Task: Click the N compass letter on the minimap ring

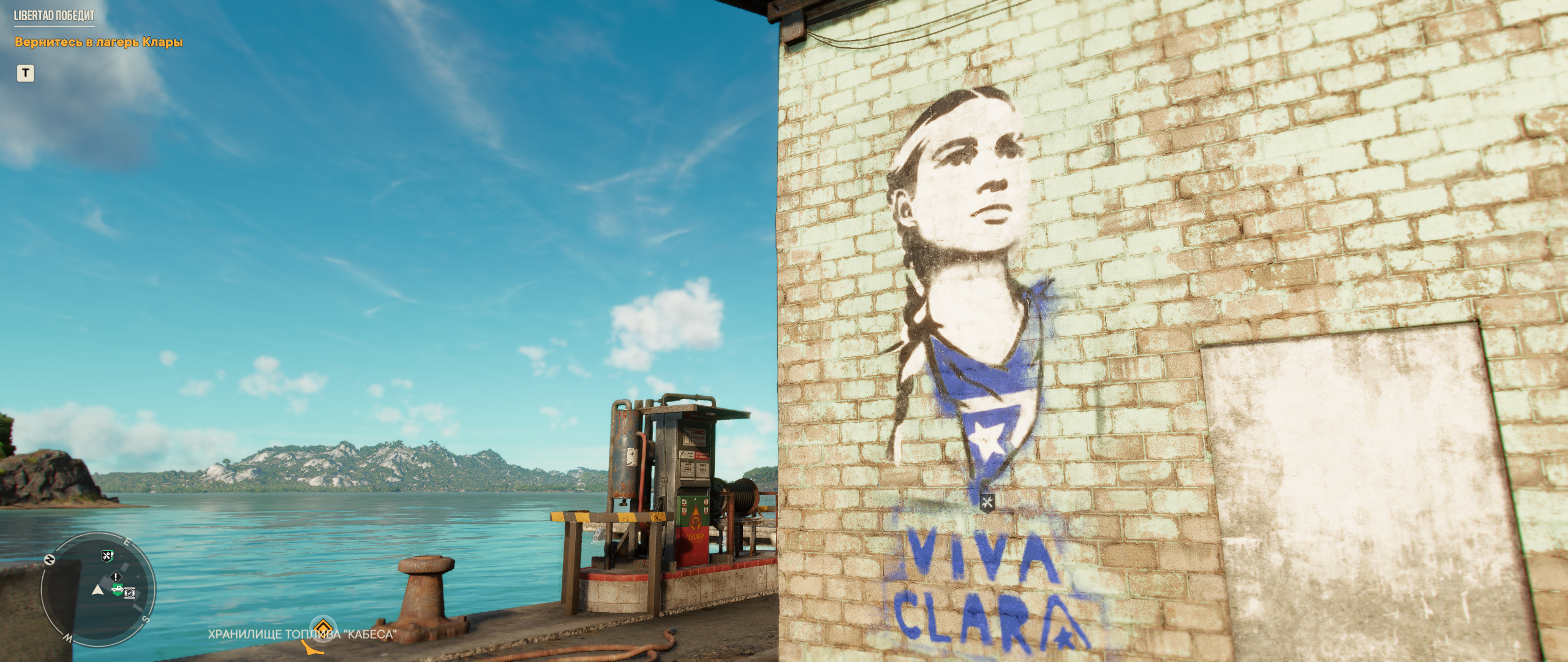Action: [49, 560]
